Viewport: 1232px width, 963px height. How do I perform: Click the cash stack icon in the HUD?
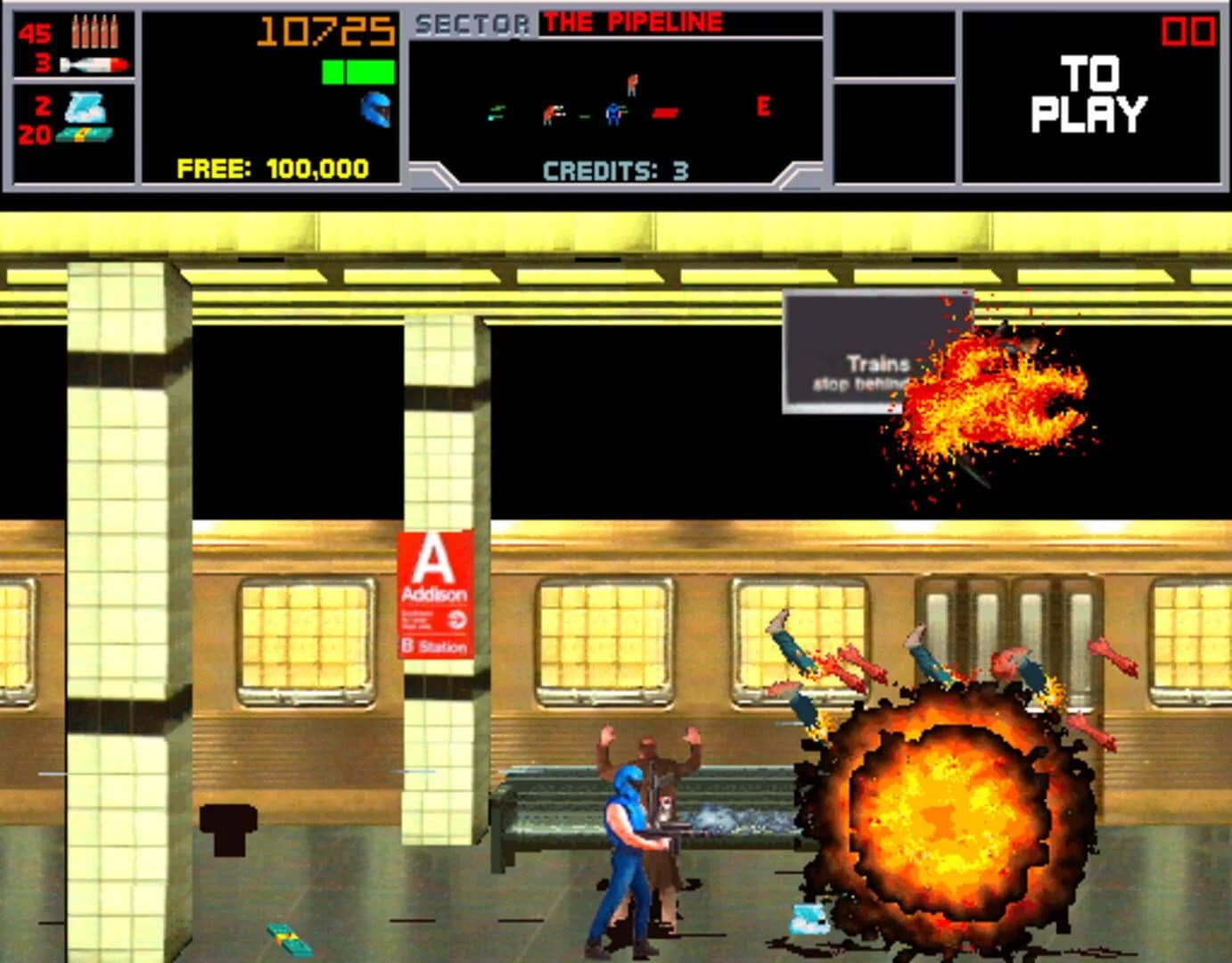[85, 136]
